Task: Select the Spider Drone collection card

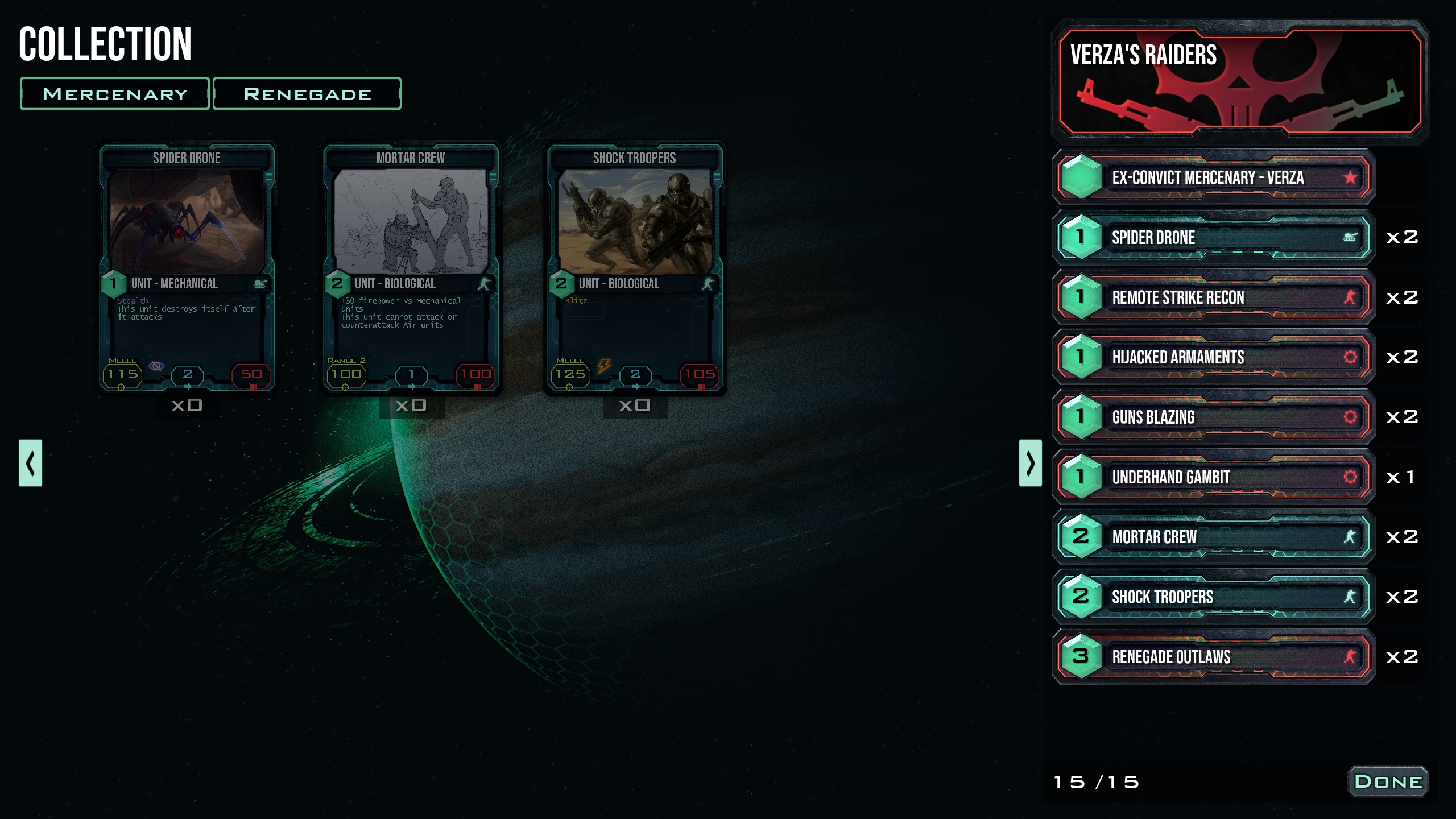Action: [x=187, y=267]
